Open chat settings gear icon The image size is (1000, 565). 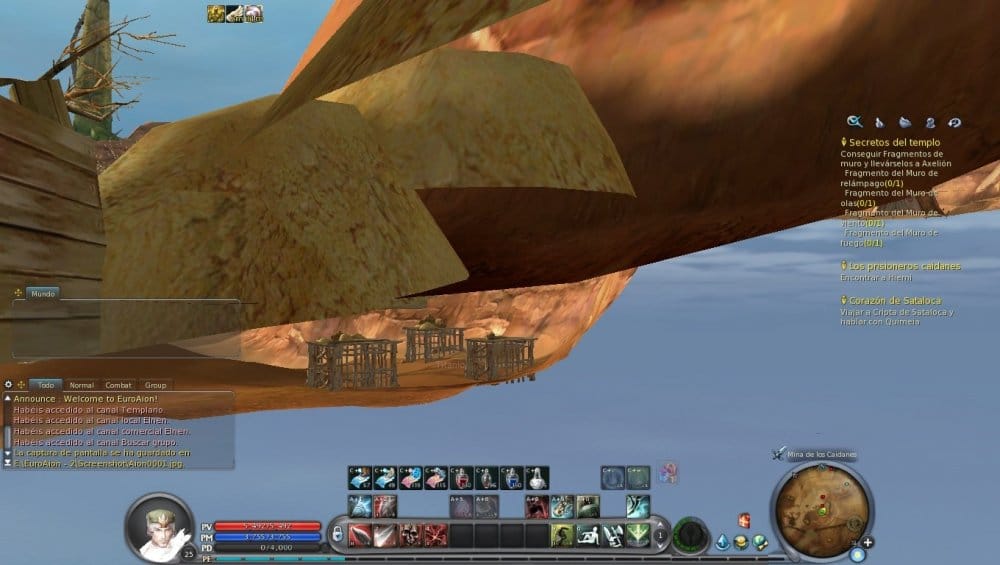pos(9,385)
